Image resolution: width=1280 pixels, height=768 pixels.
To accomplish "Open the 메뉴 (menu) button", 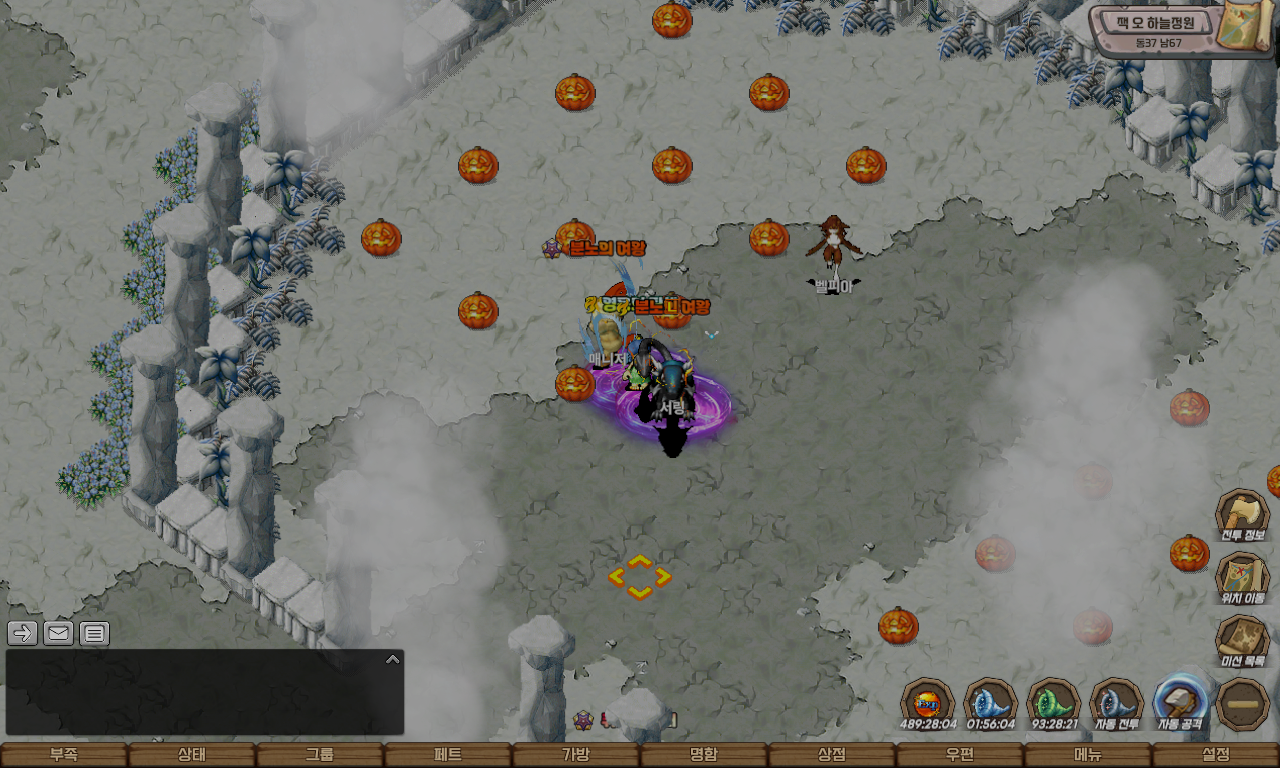I will point(1087,755).
